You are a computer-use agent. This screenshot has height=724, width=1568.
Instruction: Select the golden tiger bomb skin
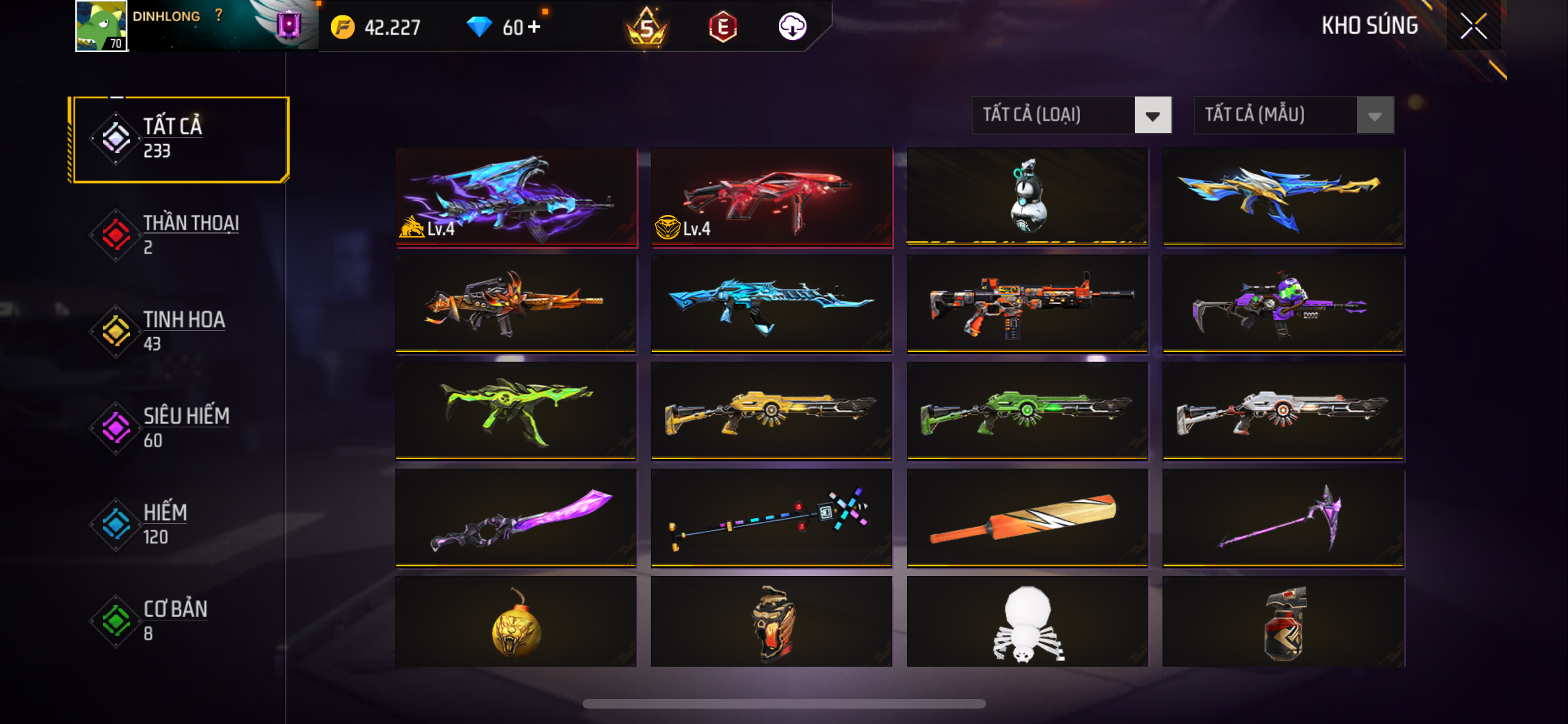coord(516,622)
